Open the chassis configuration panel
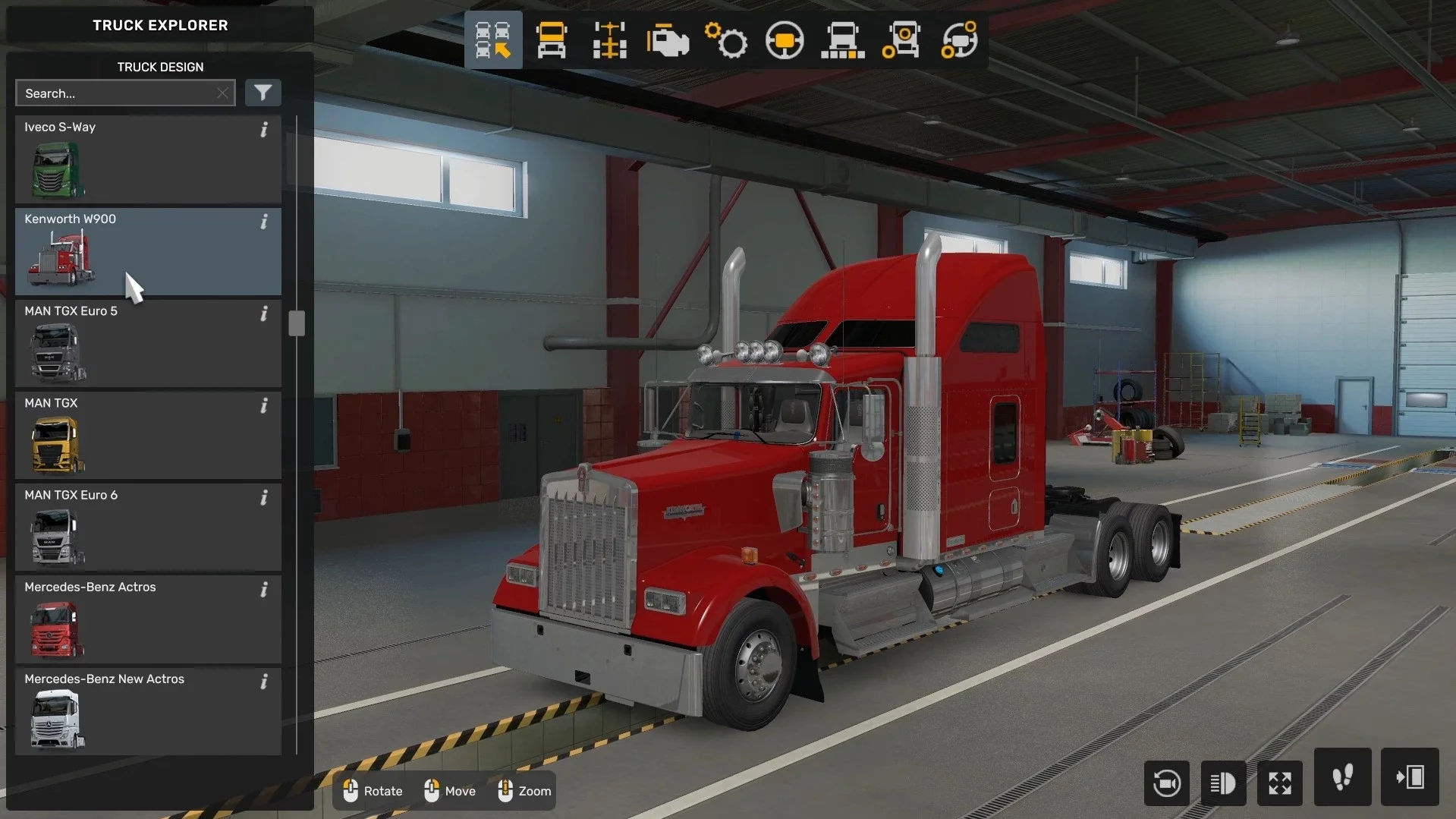The image size is (1456, 819). (608, 39)
